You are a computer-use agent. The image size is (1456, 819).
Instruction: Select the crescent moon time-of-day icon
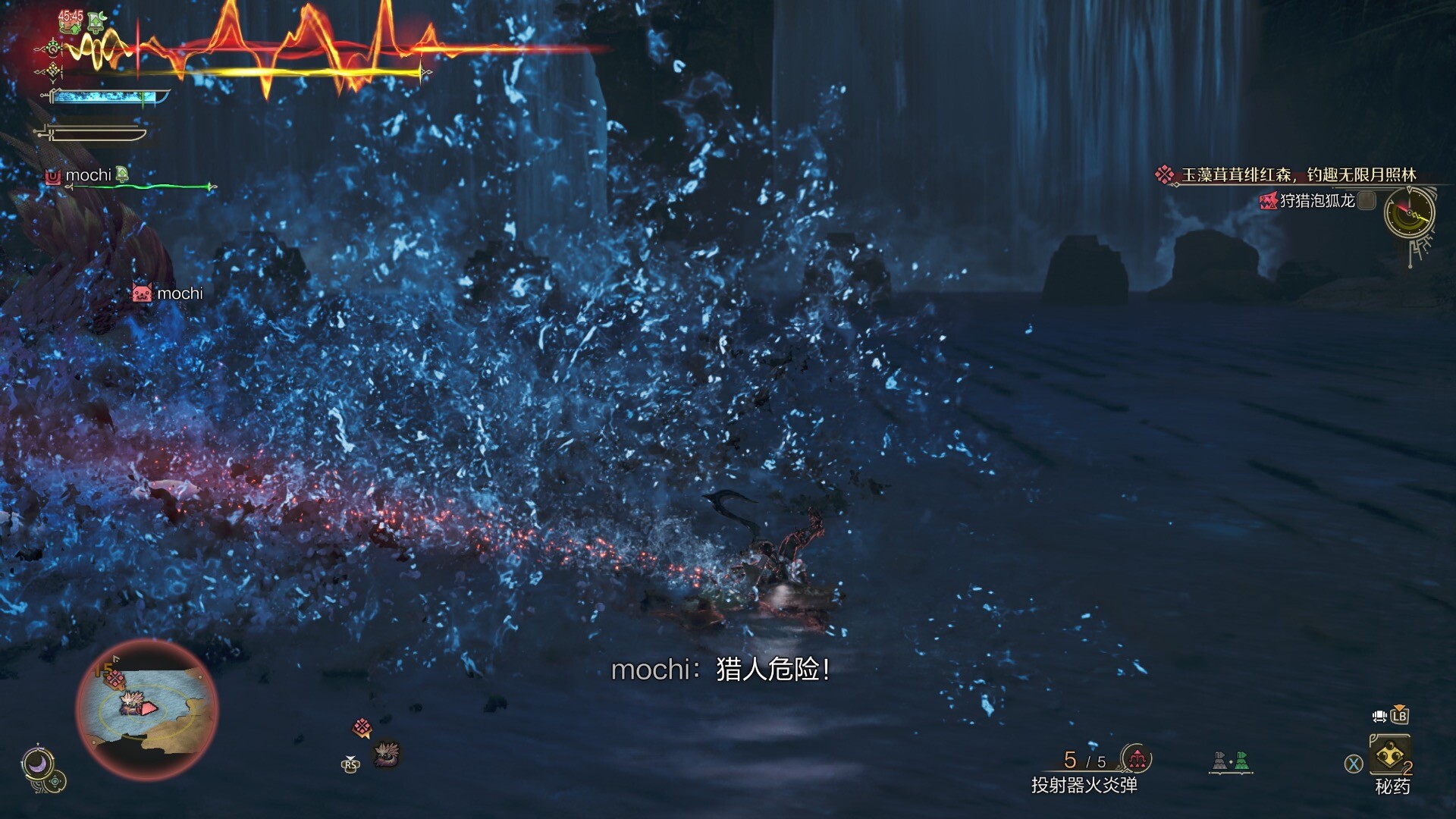(36, 764)
